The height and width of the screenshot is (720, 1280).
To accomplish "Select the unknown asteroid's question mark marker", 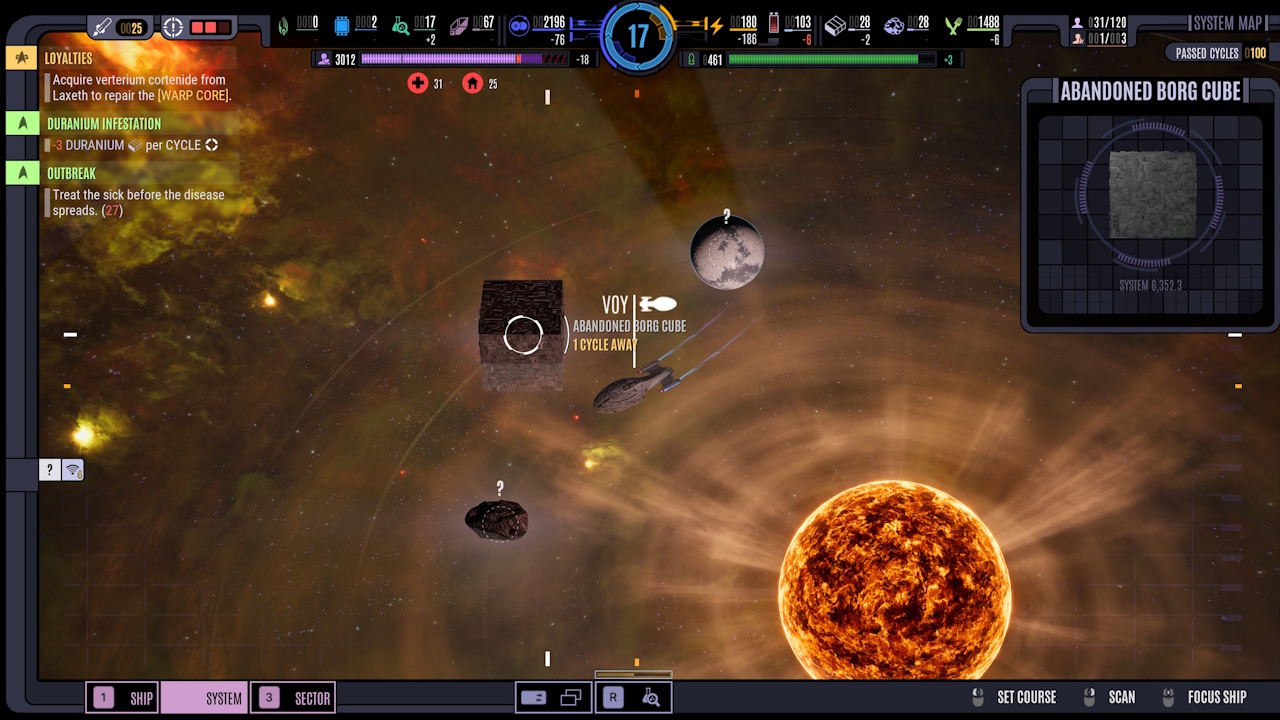I will pyautogui.click(x=500, y=488).
